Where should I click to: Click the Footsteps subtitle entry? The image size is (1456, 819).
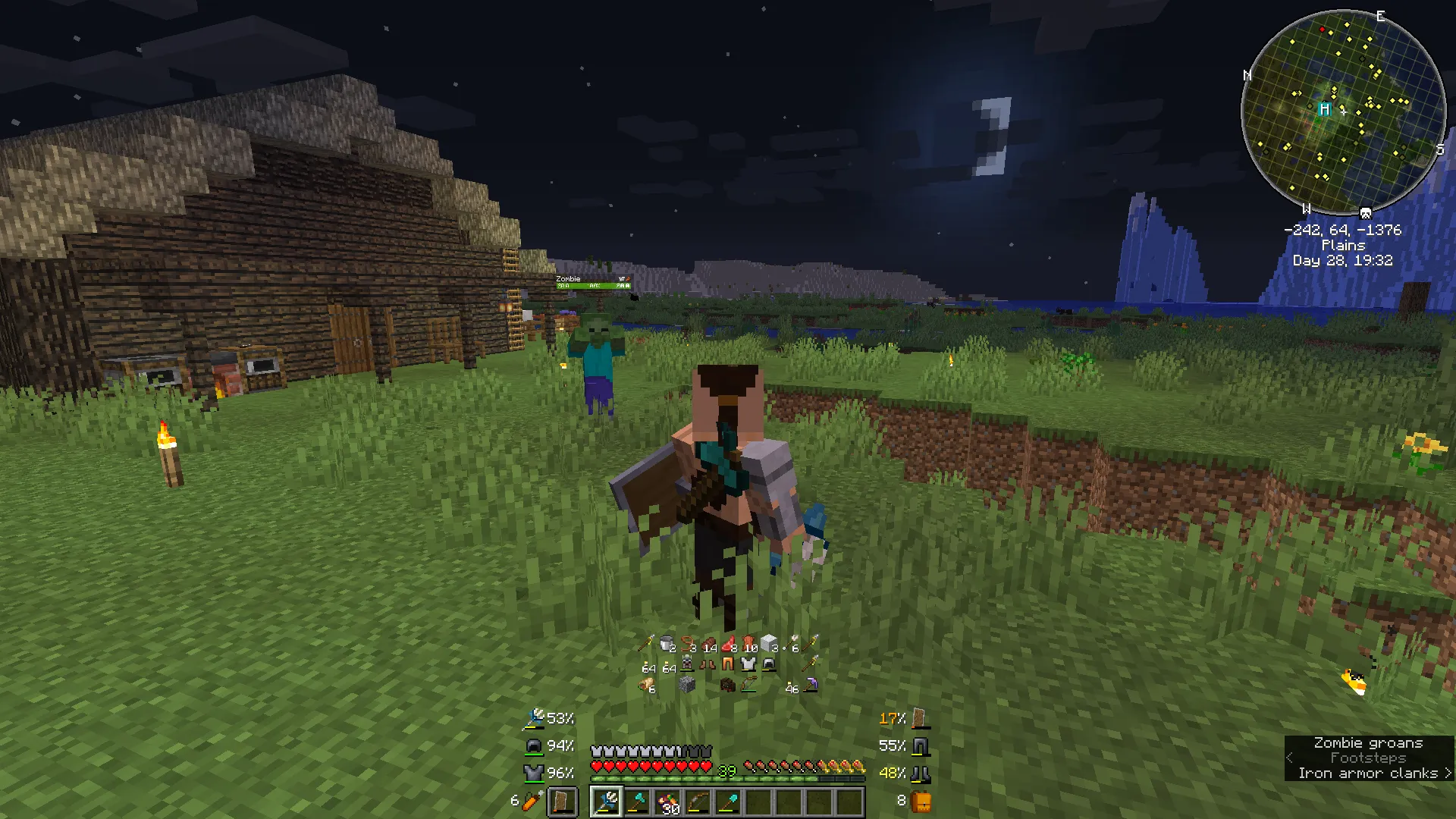[1369, 758]
